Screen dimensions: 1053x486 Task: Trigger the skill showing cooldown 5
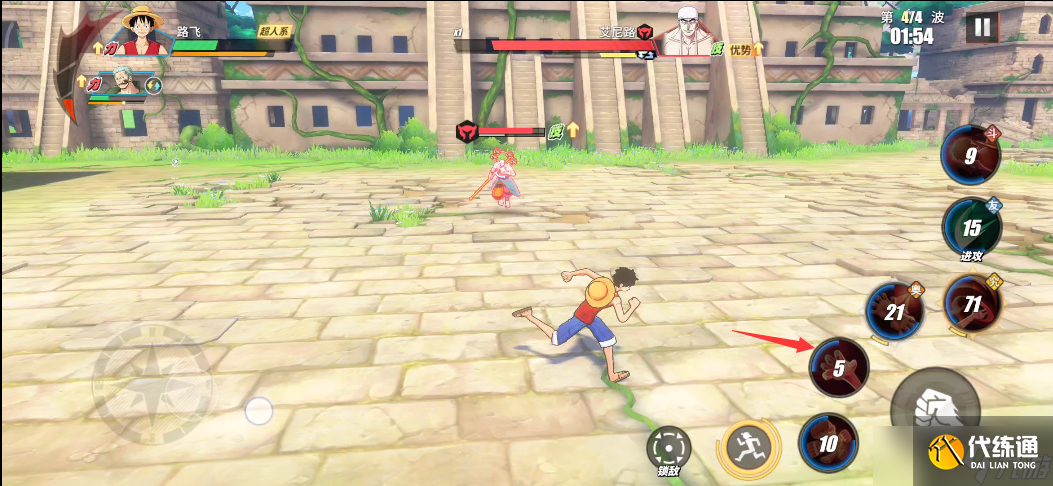coord(839,367)
